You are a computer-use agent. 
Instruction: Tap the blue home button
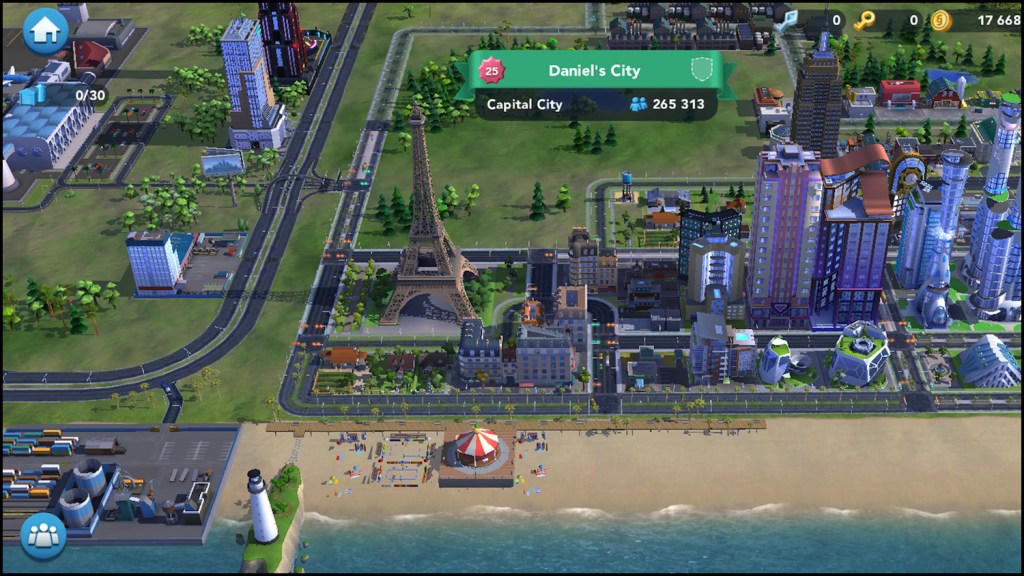[45, 30]
